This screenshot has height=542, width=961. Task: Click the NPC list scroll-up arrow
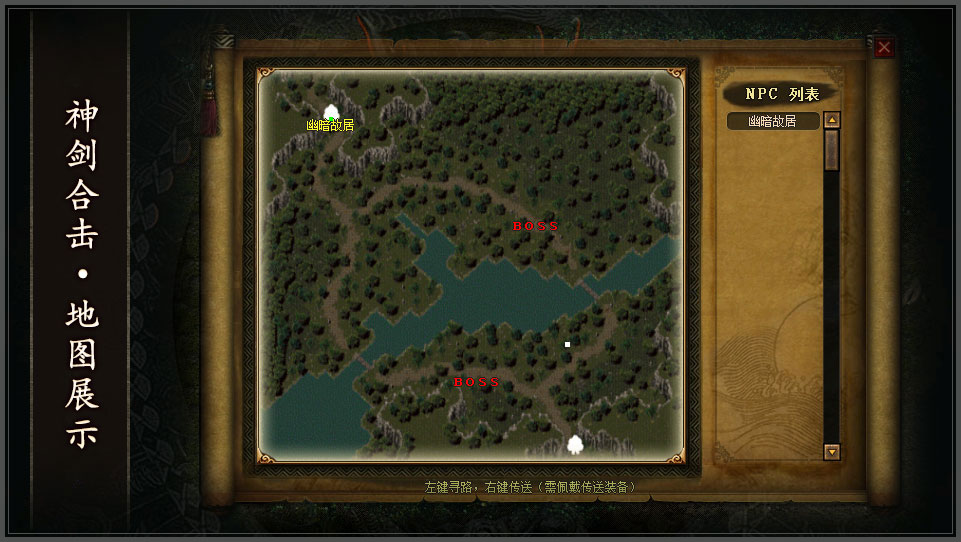coord(832,120)
